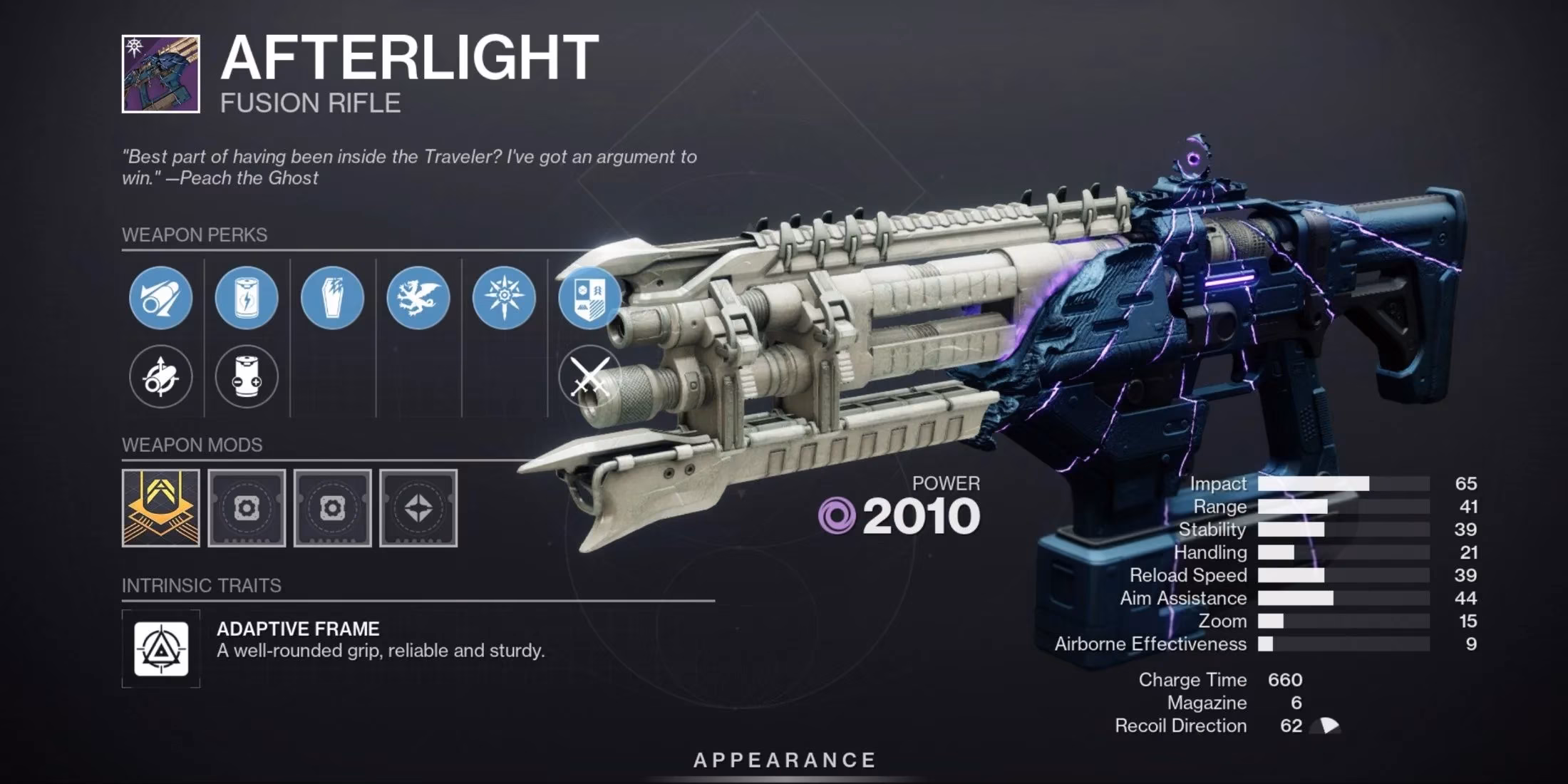Open the battery perk options
This screenshot has width=1568, height=784.
tap(246, 299)
